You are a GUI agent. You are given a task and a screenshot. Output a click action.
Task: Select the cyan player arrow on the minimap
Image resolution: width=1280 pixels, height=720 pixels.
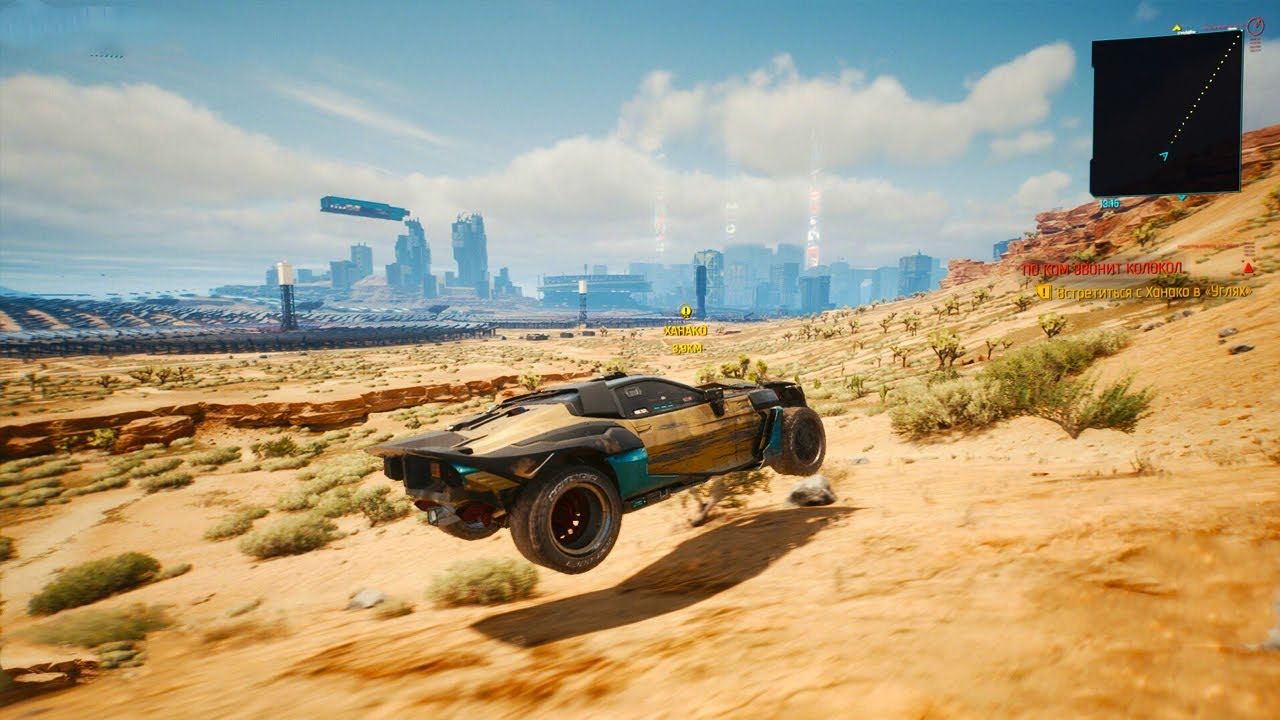(1162, 157)
